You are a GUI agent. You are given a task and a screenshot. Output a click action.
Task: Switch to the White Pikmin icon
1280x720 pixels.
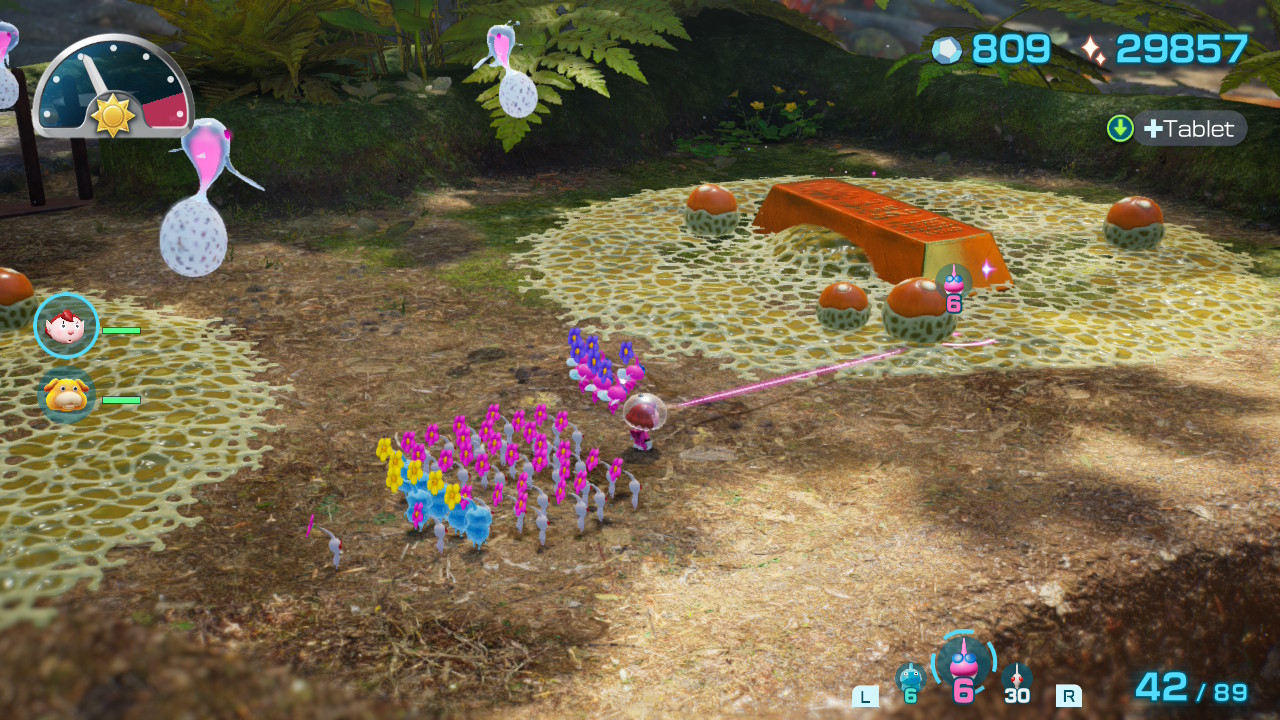point(1016,679)
